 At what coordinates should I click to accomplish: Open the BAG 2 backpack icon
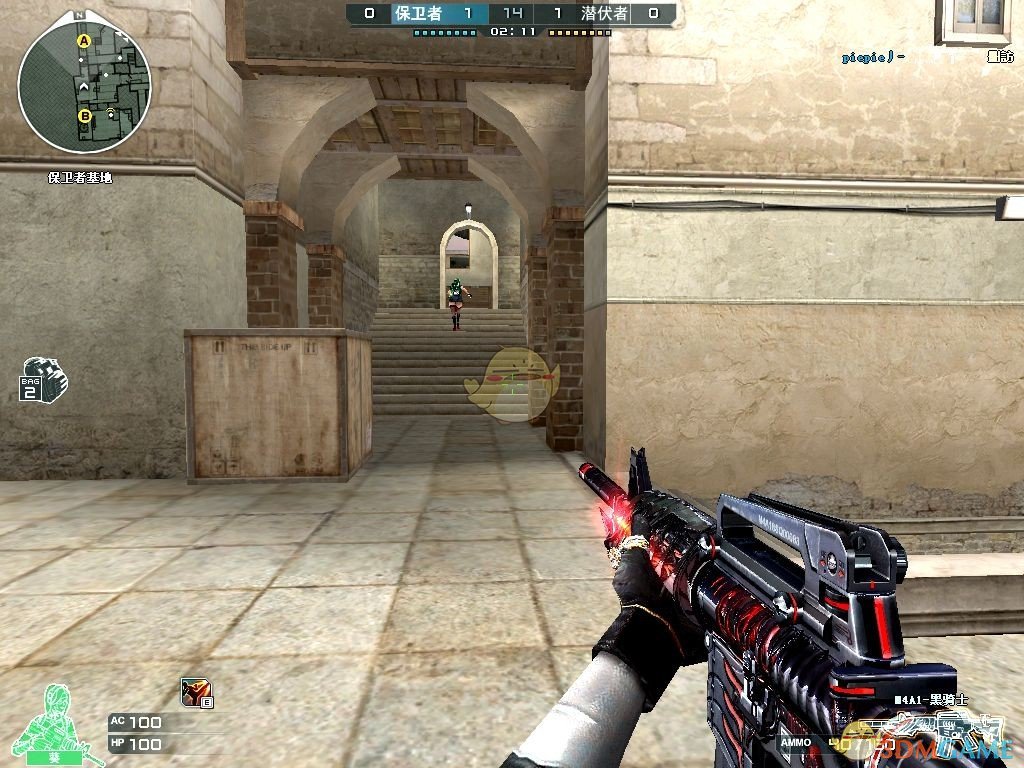pyautogui.click(x=43, y=378)
